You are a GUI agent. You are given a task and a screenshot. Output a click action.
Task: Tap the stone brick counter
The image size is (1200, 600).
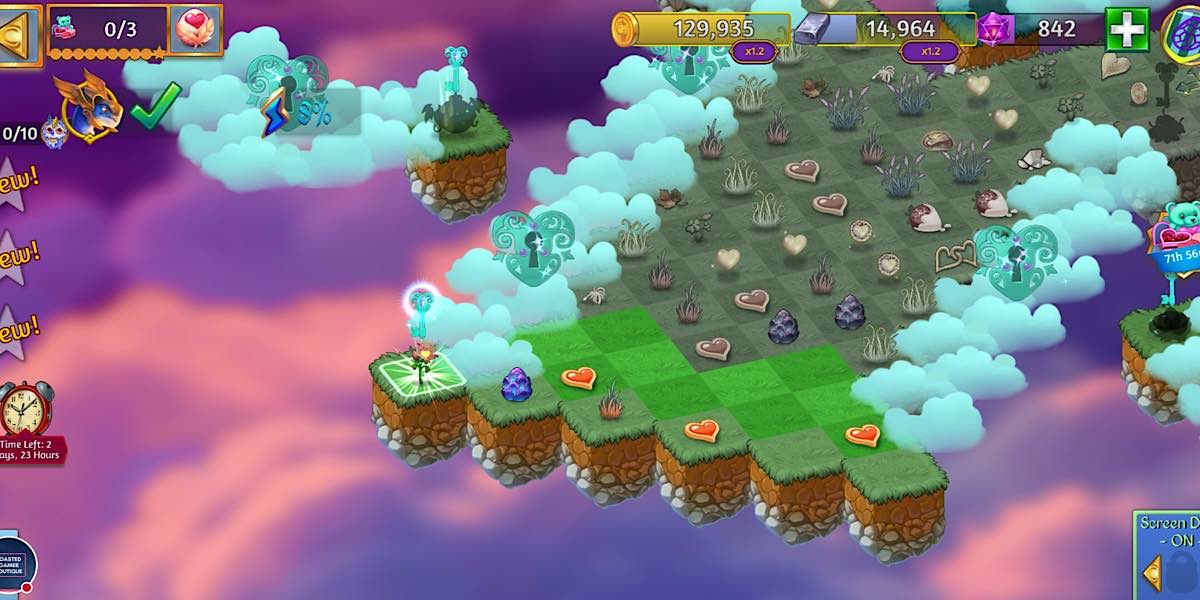pos(885,29)
